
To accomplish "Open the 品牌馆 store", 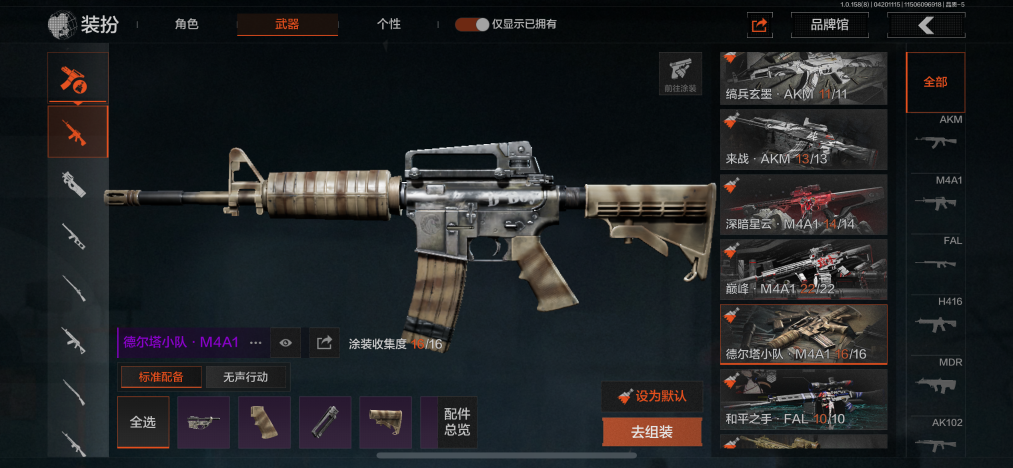I will tap(828, 25).
